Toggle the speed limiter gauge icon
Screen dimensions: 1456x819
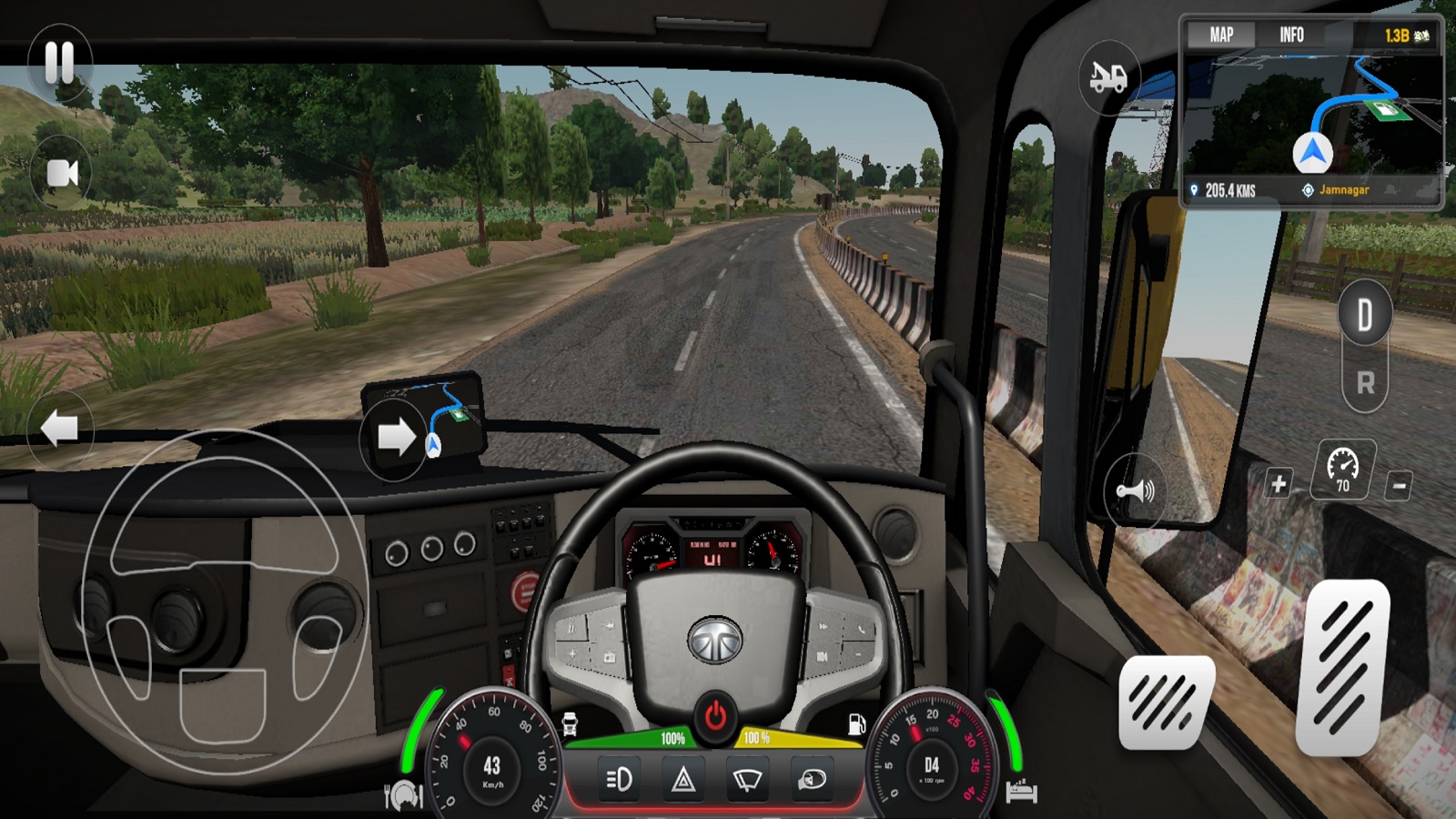click(x=1342, y=470)
